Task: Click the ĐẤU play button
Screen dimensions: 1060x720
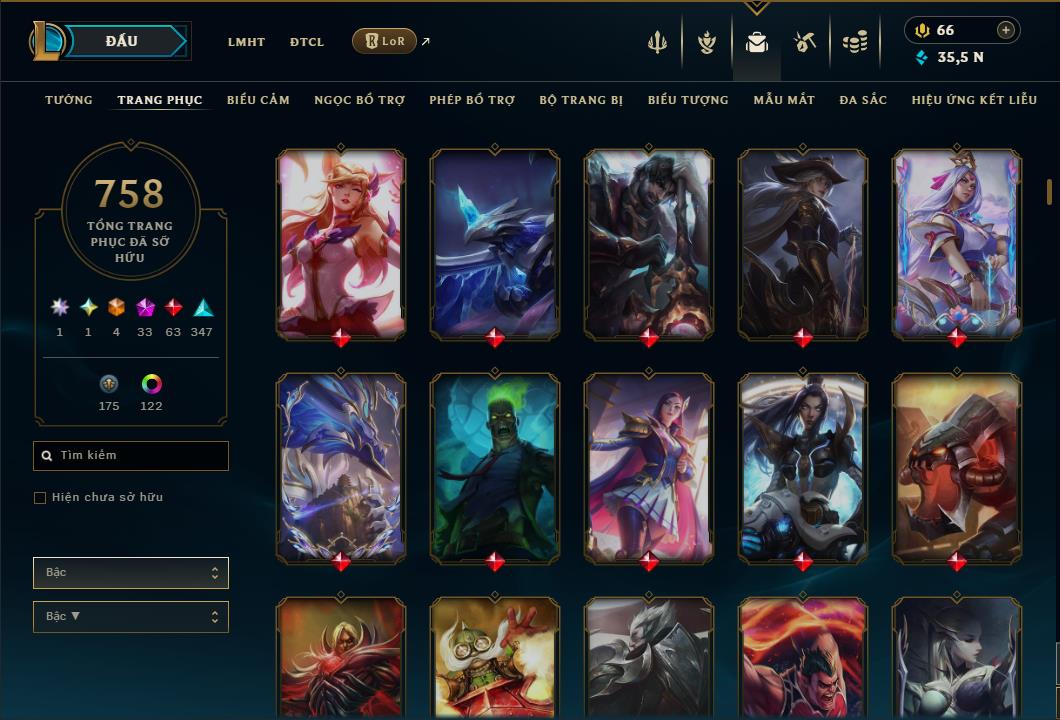Action: pyautogui.click(x=122, y=41)
